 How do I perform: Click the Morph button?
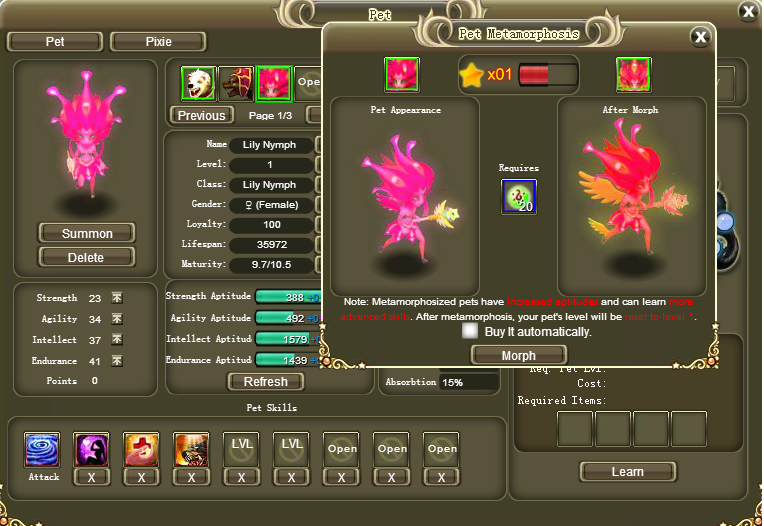click(x=519, y=355)
